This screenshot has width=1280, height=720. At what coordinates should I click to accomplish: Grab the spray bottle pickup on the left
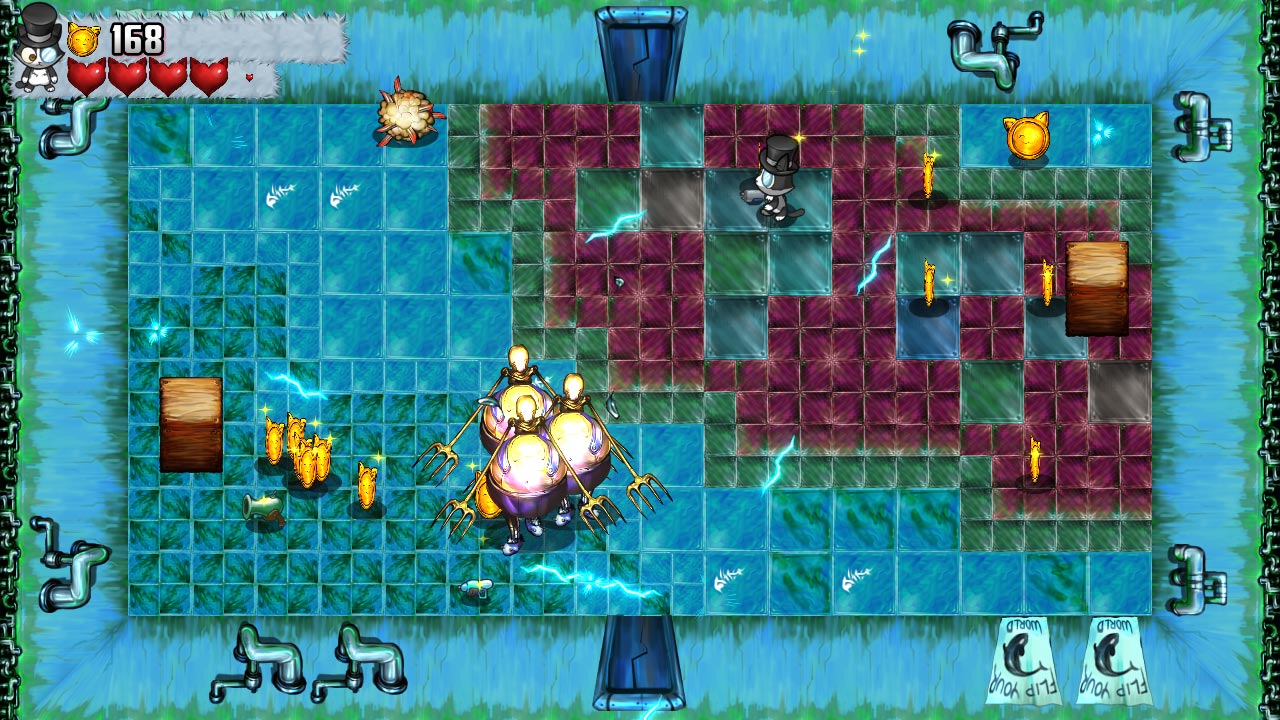[x=265, y=507]
